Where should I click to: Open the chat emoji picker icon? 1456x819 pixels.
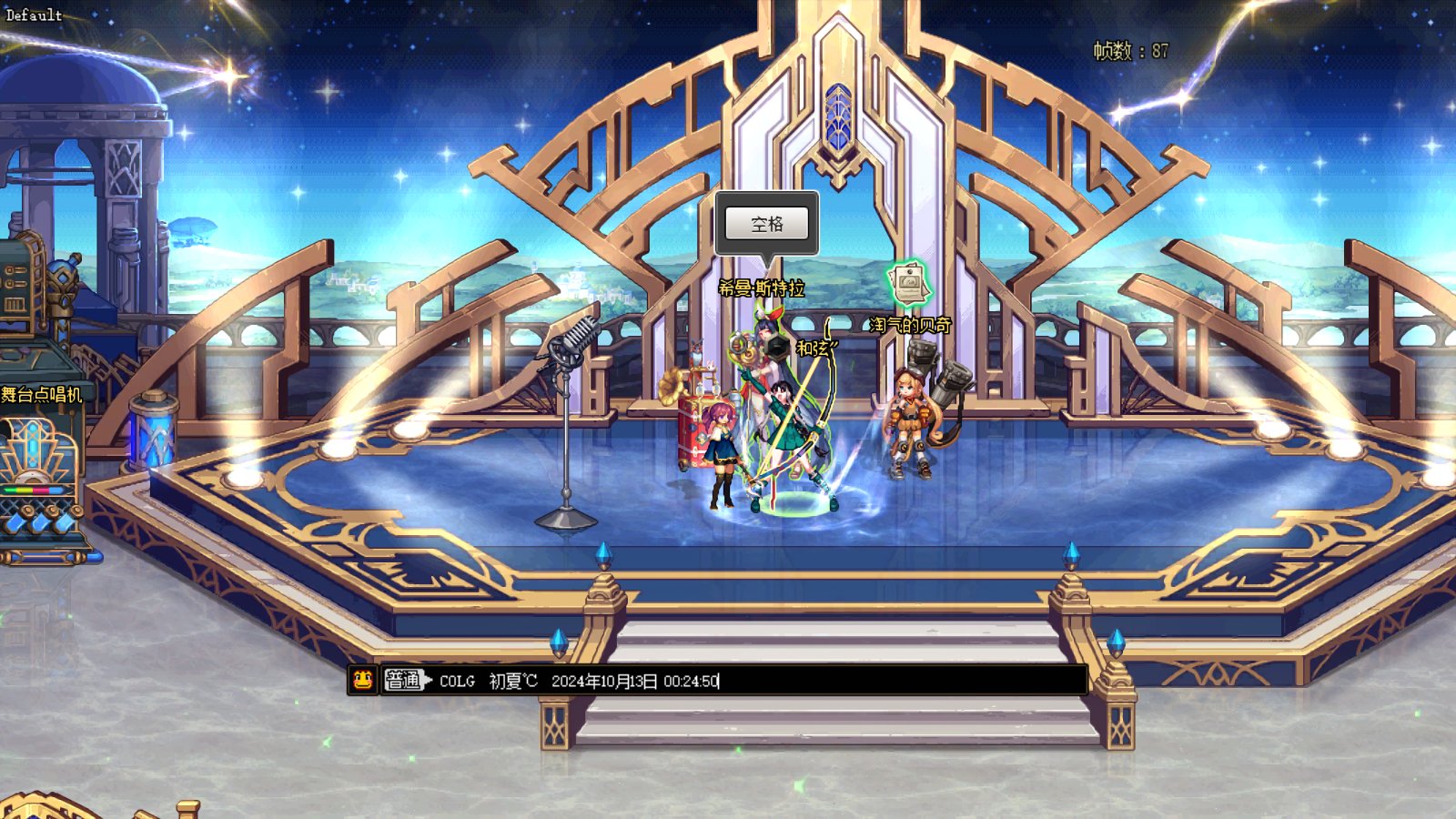[362, 680]
